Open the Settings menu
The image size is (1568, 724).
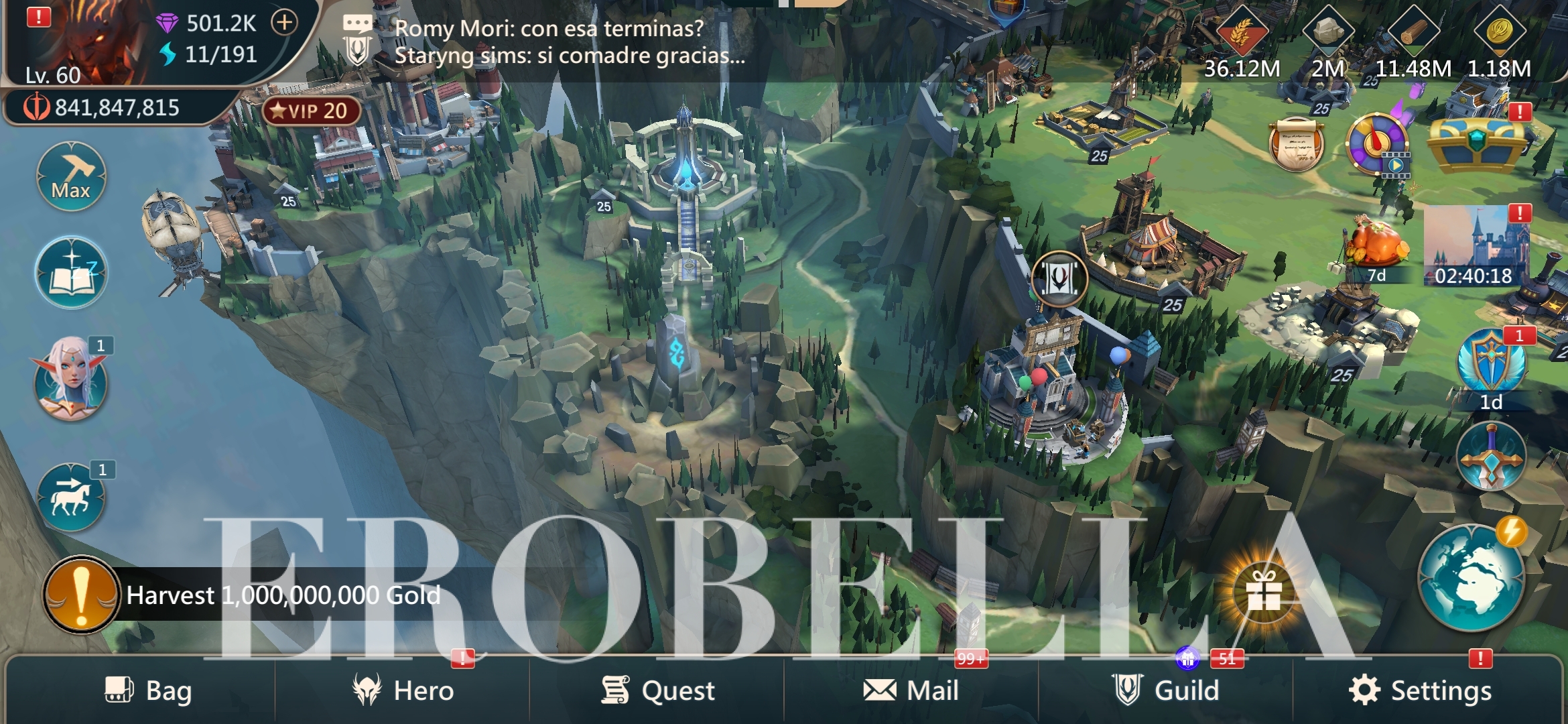click(x=1421, y=690)
